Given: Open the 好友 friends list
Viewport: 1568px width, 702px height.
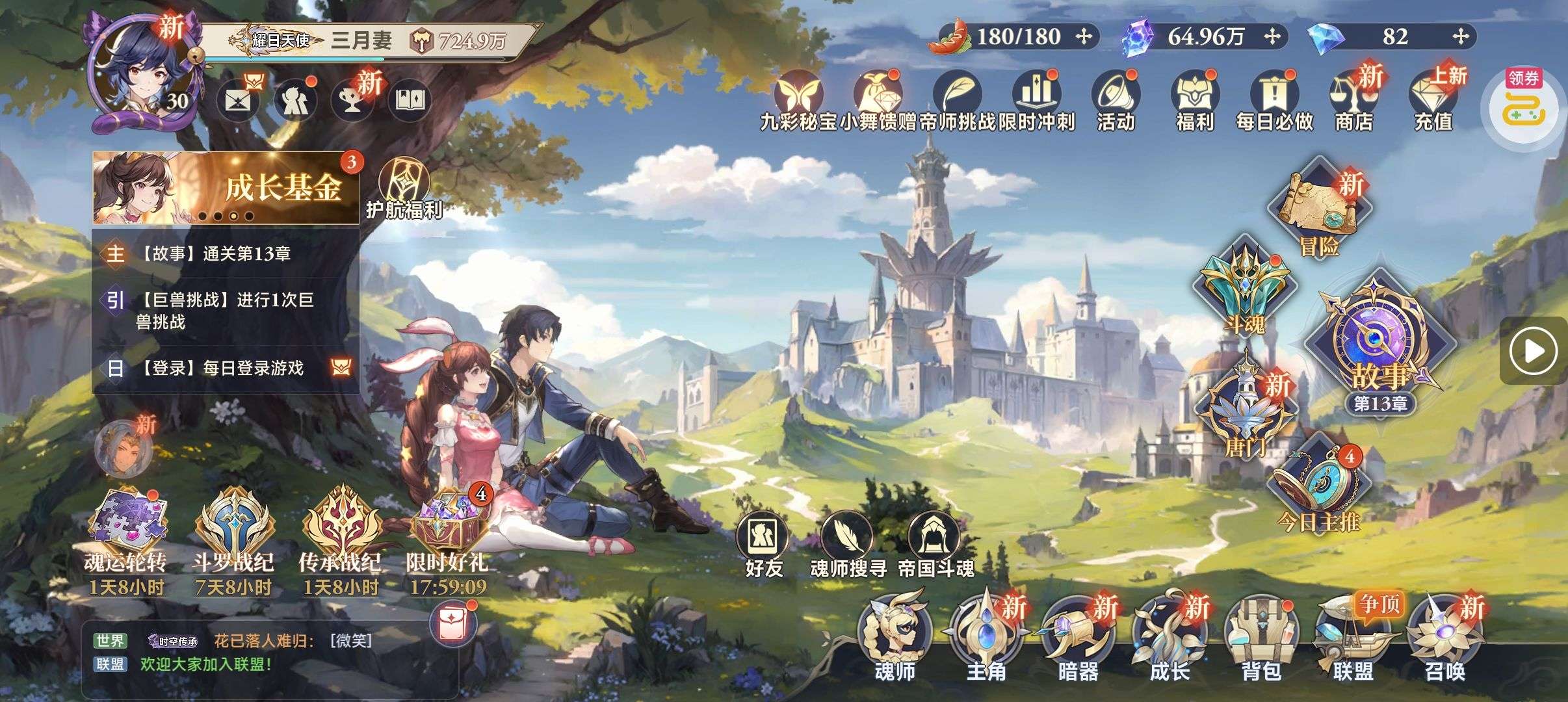Looking at the screenshot, I should coord(763,546).
